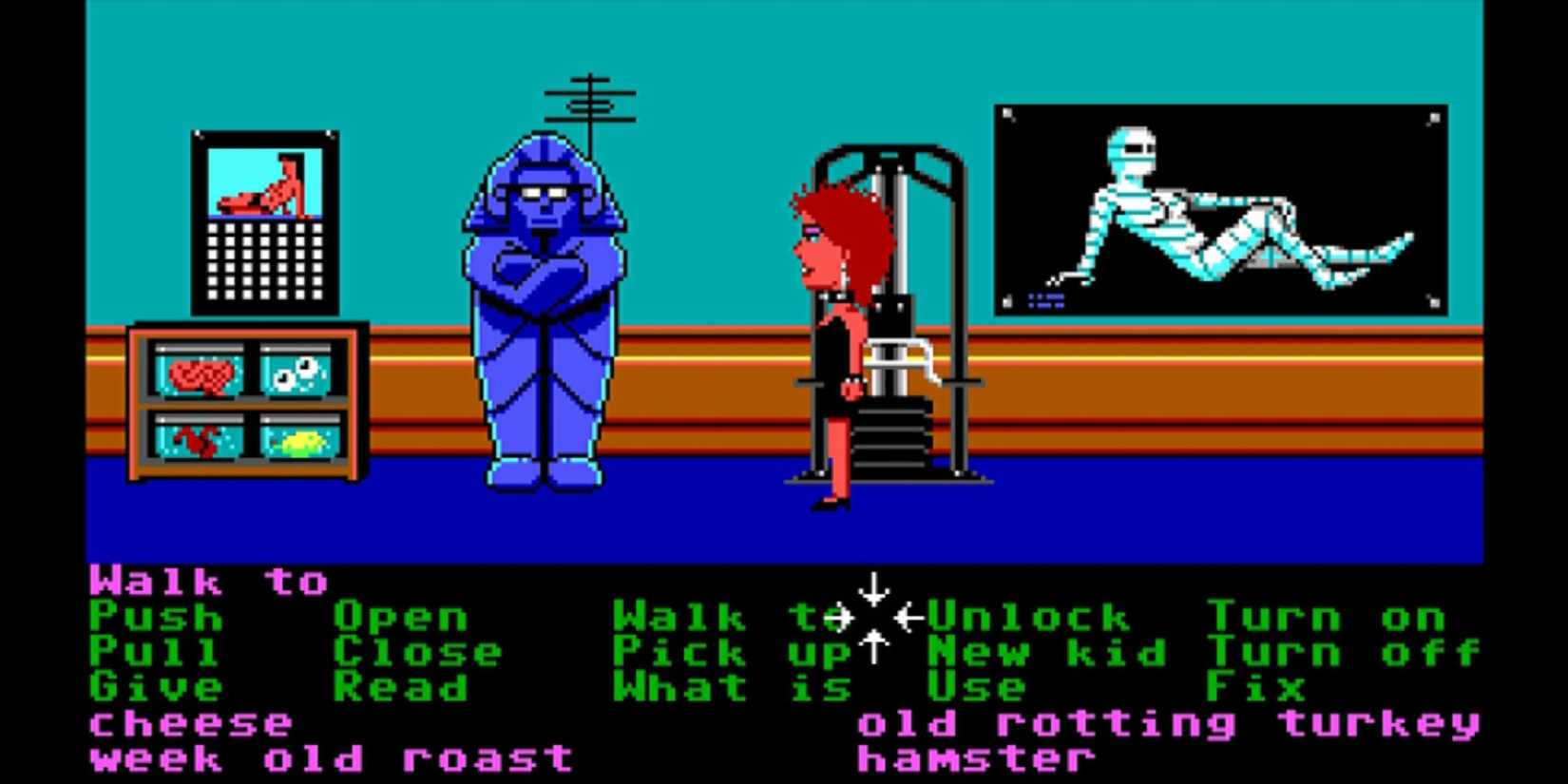Viewport: 1568px width, 784px height.
Task: Click the antenna above the sarcophagus
Action: [x=589, y=100]
